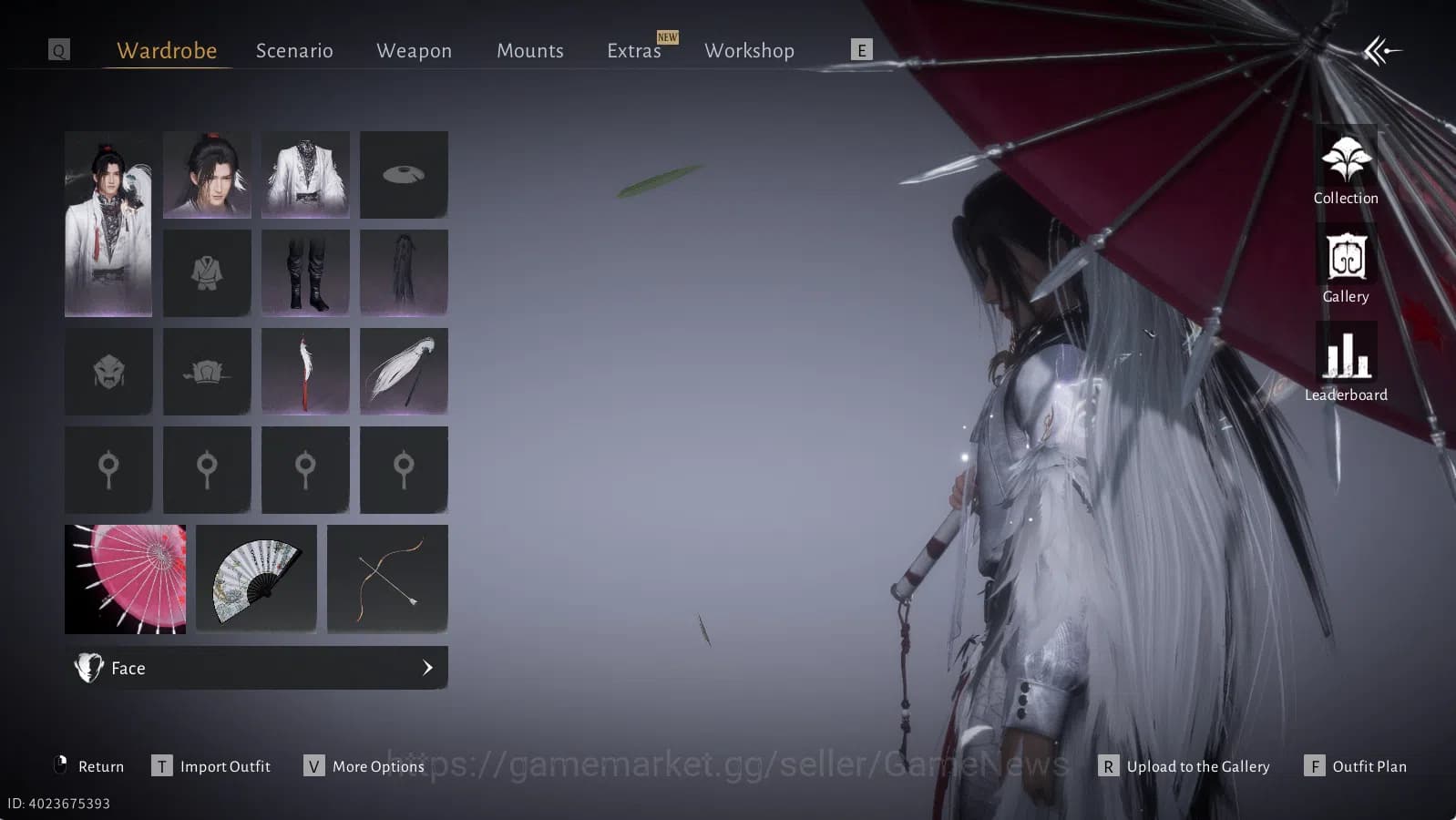This screenshot has height=820, width=1456.
Task: Open the Workshop tab
Action: (x=748, y=51)
